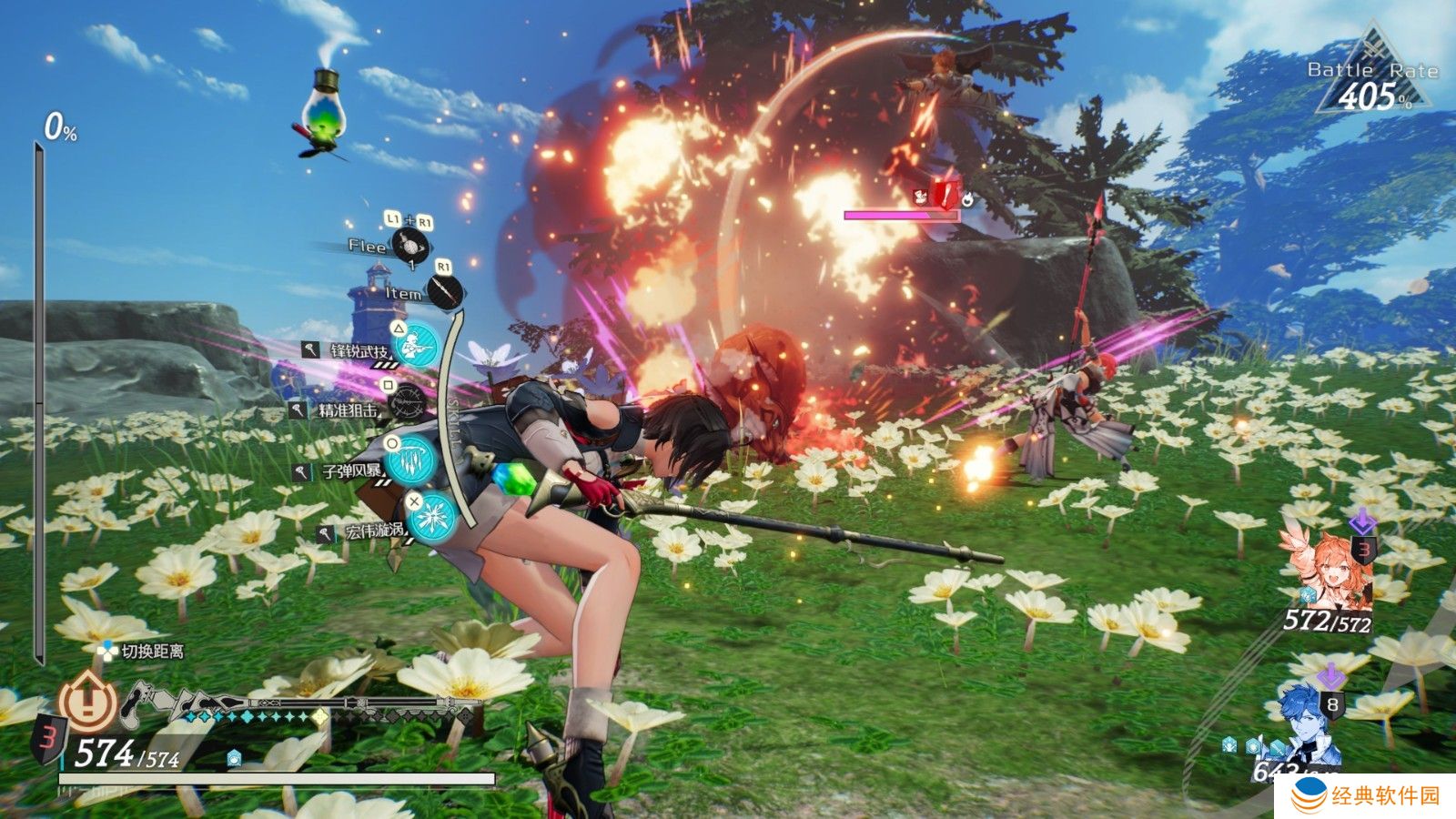Use the 精准狙击 crosshair skill
Viewport: 1456px width, 819px height.
pos(406,402)
